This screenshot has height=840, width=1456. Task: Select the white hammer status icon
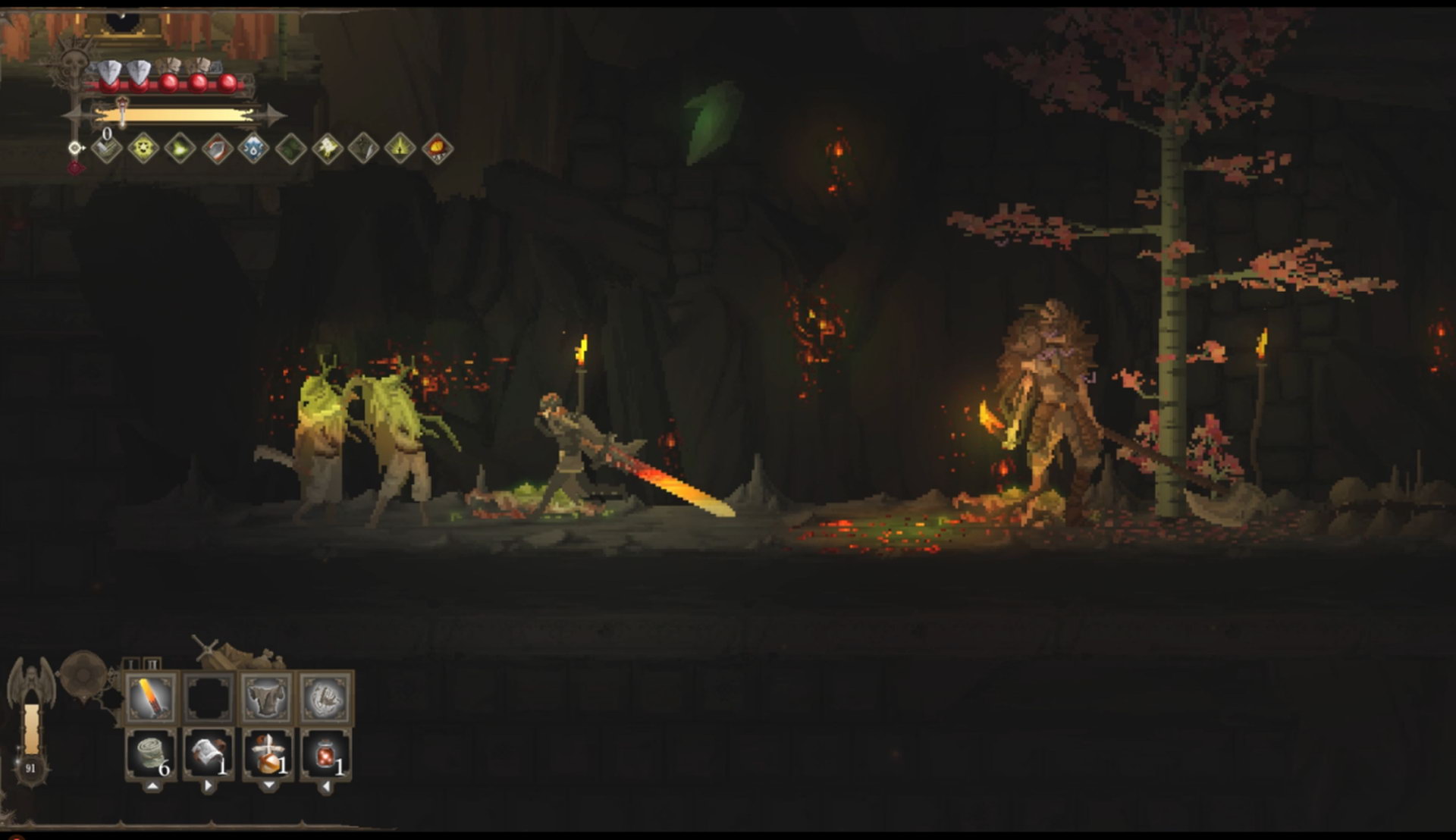click(x=327, y=148)
